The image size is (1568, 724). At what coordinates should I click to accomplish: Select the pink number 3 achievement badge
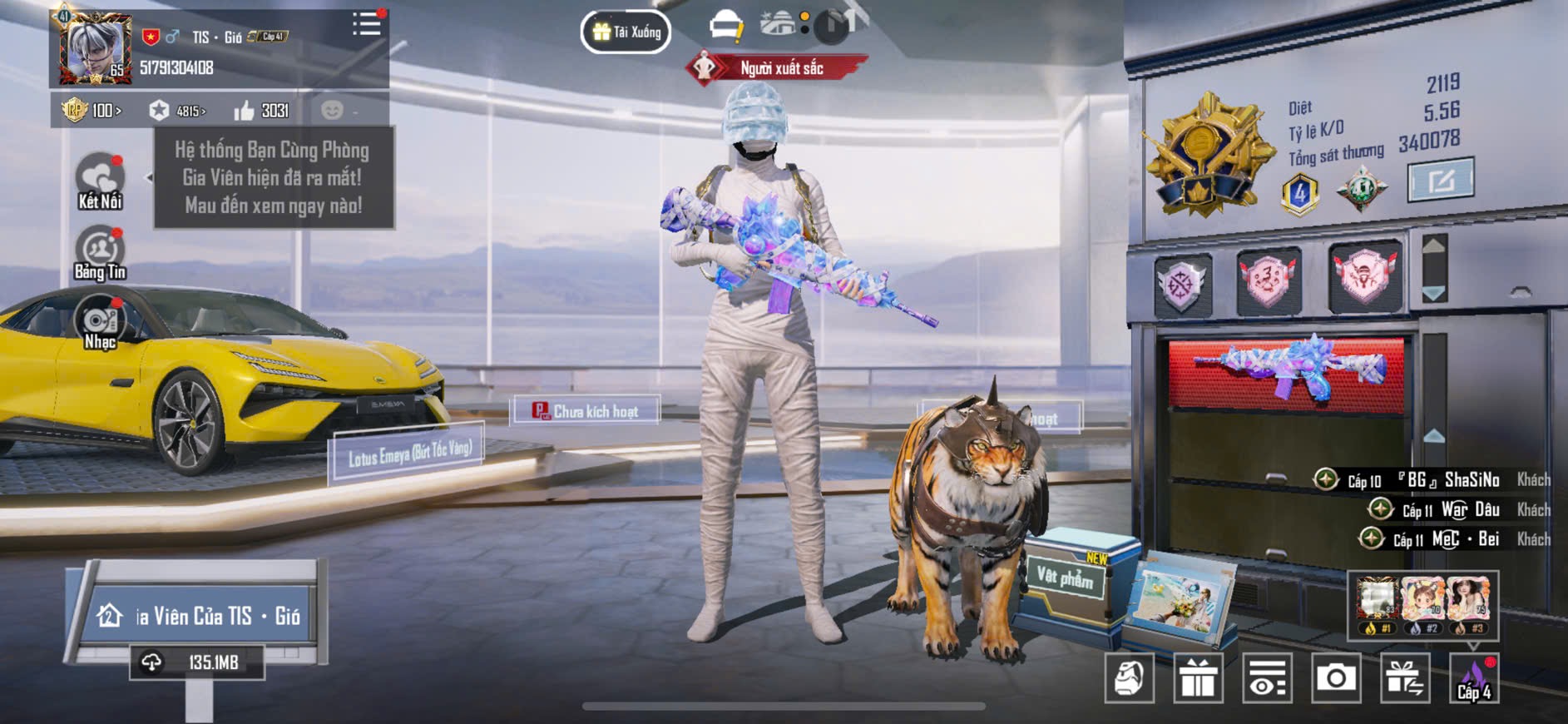(x=1268, y=281)
